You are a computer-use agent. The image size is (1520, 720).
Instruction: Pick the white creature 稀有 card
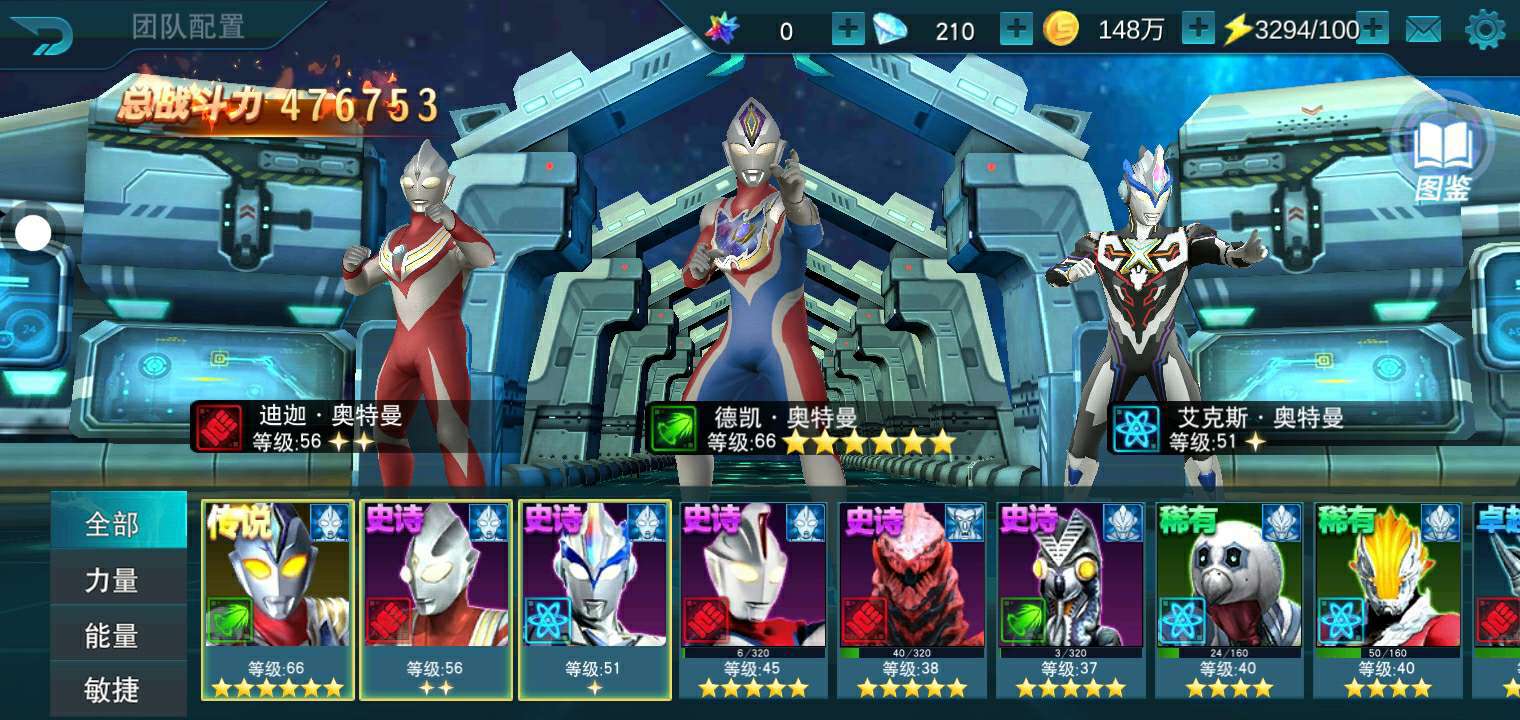(x=1229, y=598)
